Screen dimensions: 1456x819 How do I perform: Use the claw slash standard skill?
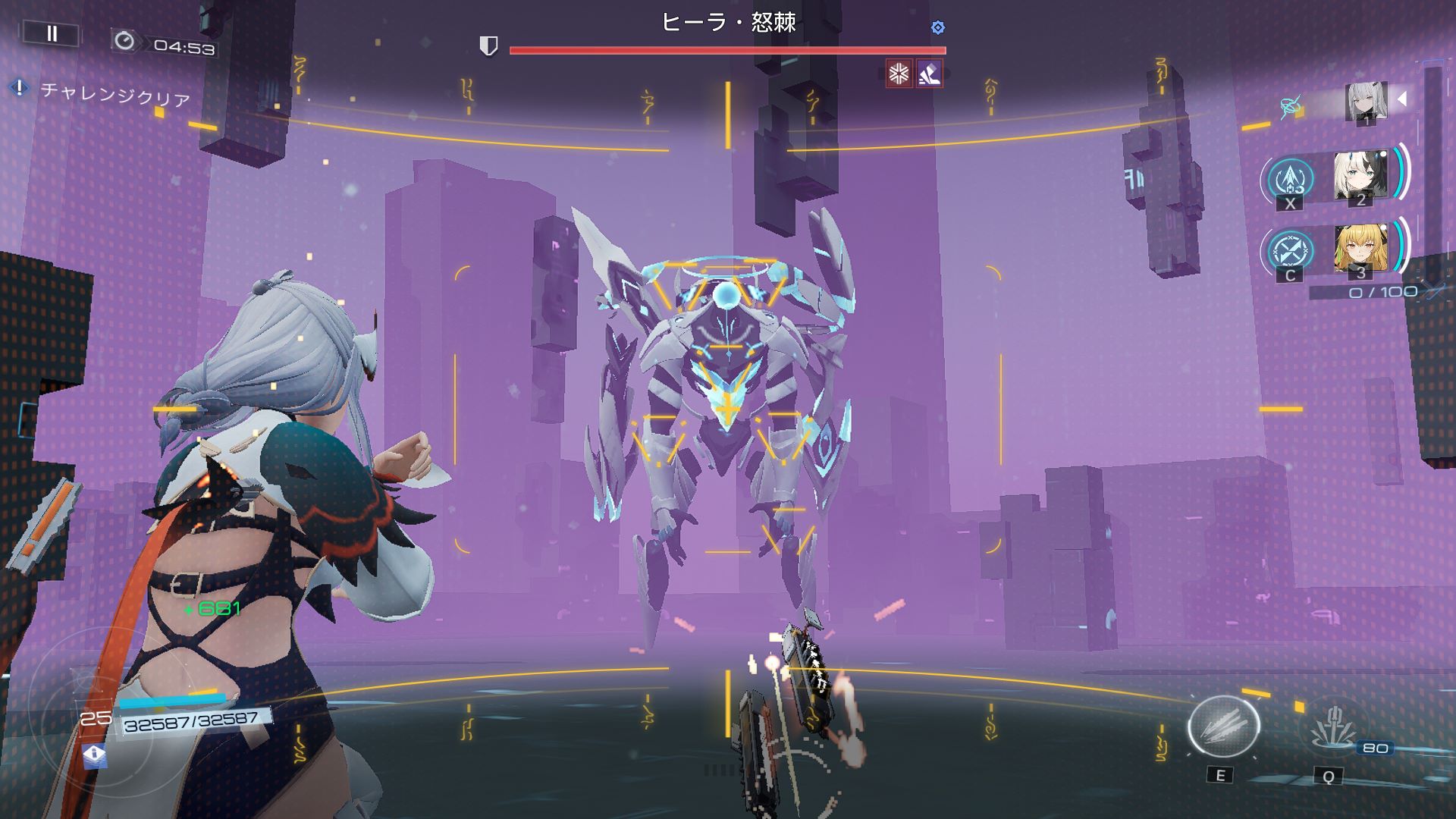(x=1222, y=727)
